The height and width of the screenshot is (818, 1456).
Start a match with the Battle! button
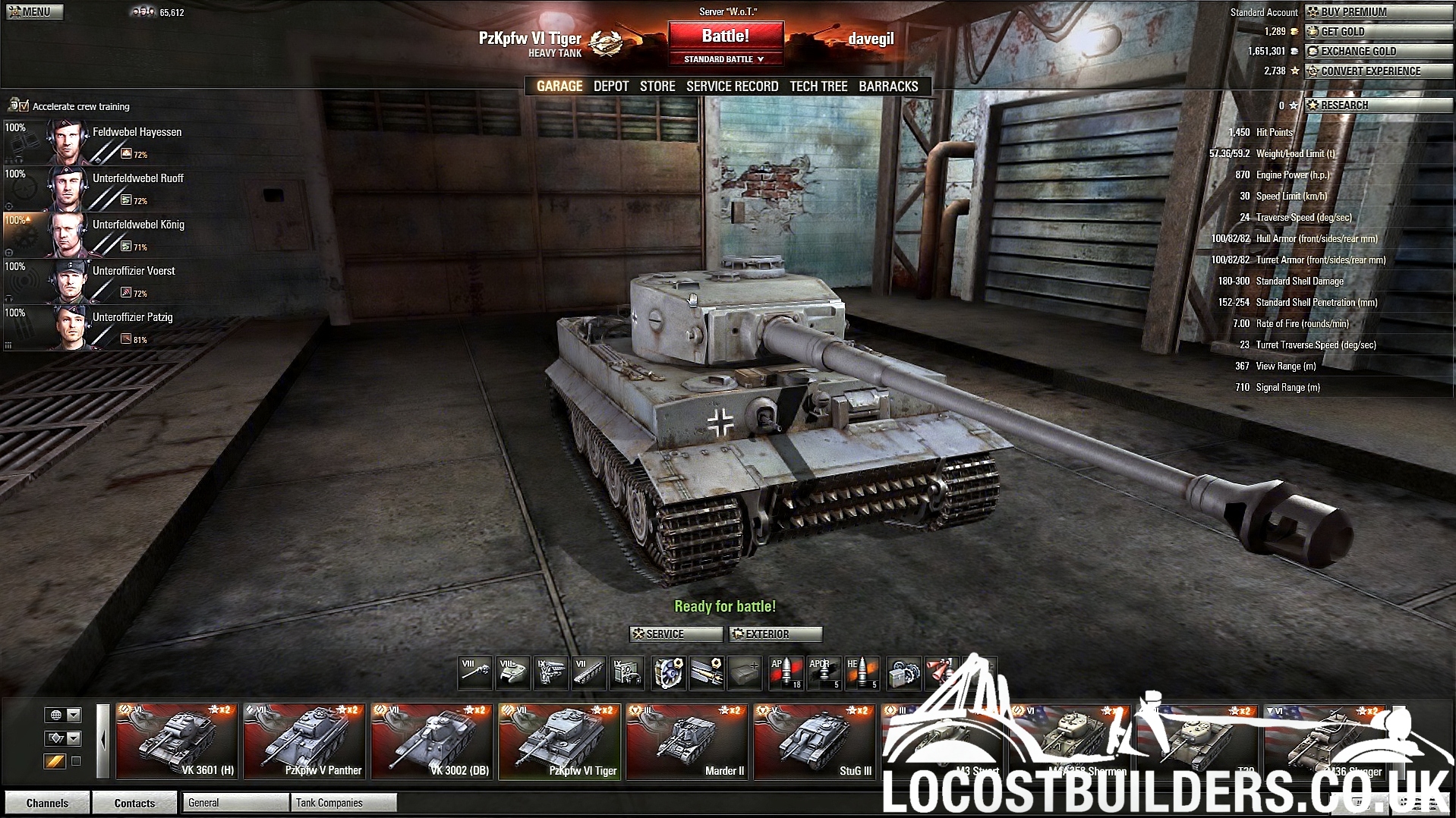coord(725,36)
